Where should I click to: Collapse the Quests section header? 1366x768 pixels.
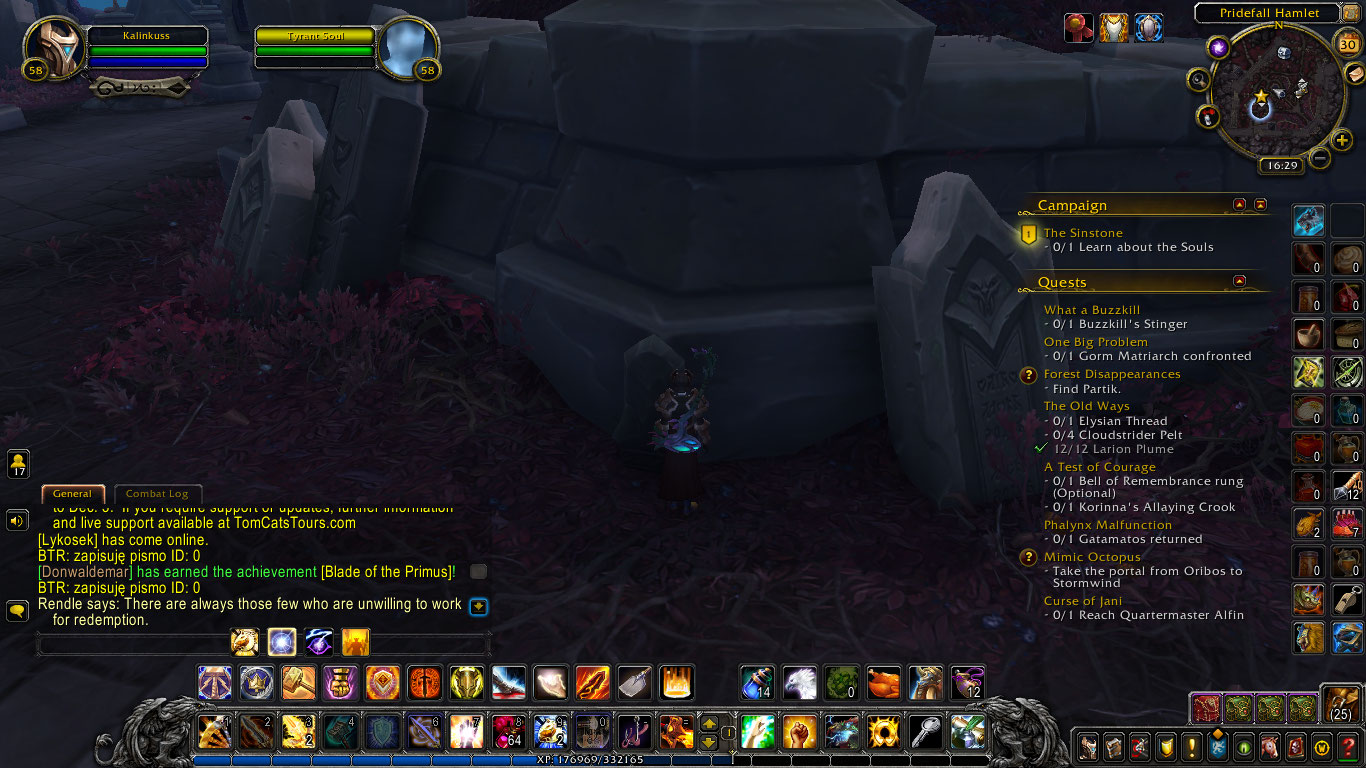(x=1240, y=281)
